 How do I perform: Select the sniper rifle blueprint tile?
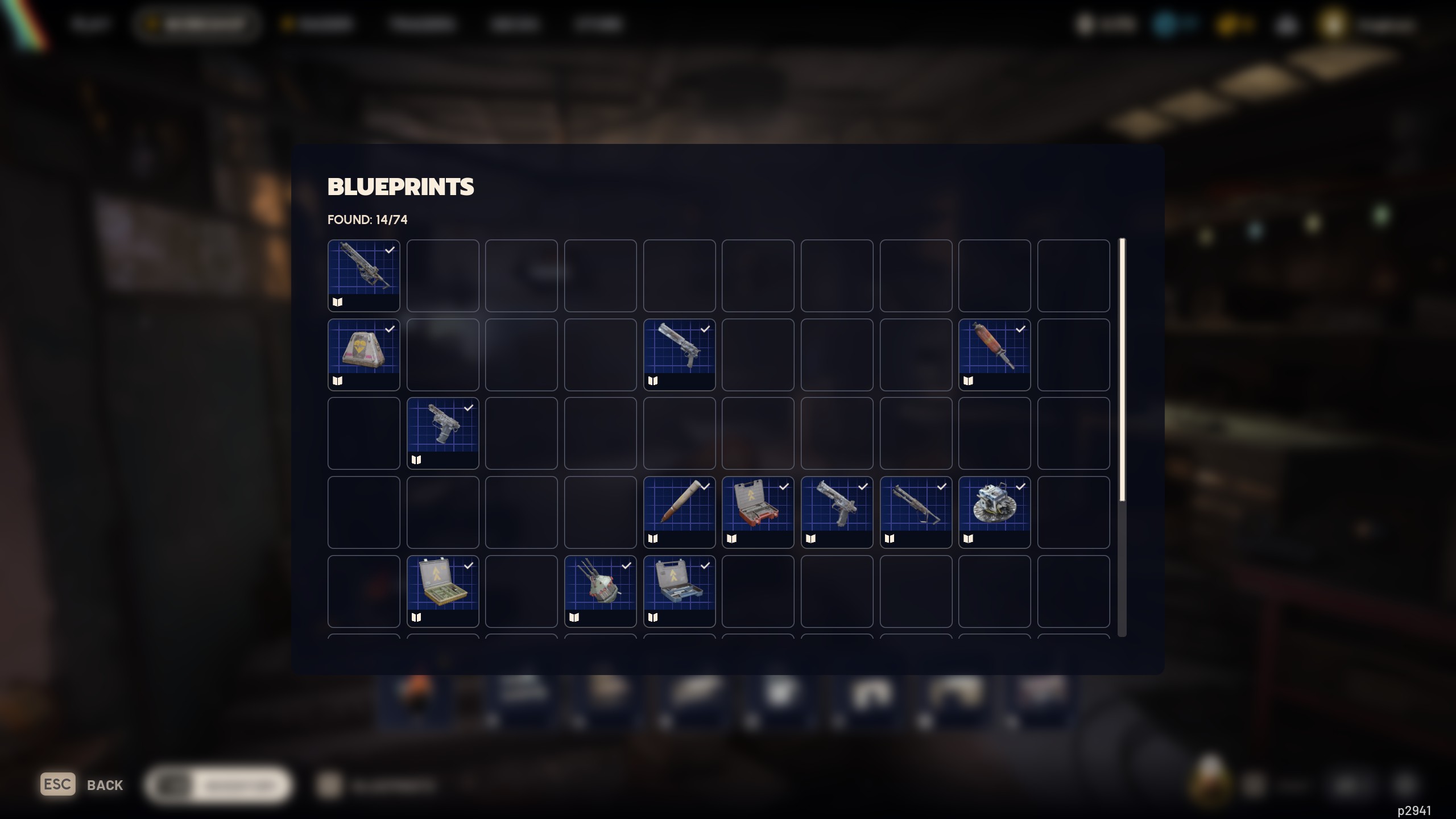364,275
